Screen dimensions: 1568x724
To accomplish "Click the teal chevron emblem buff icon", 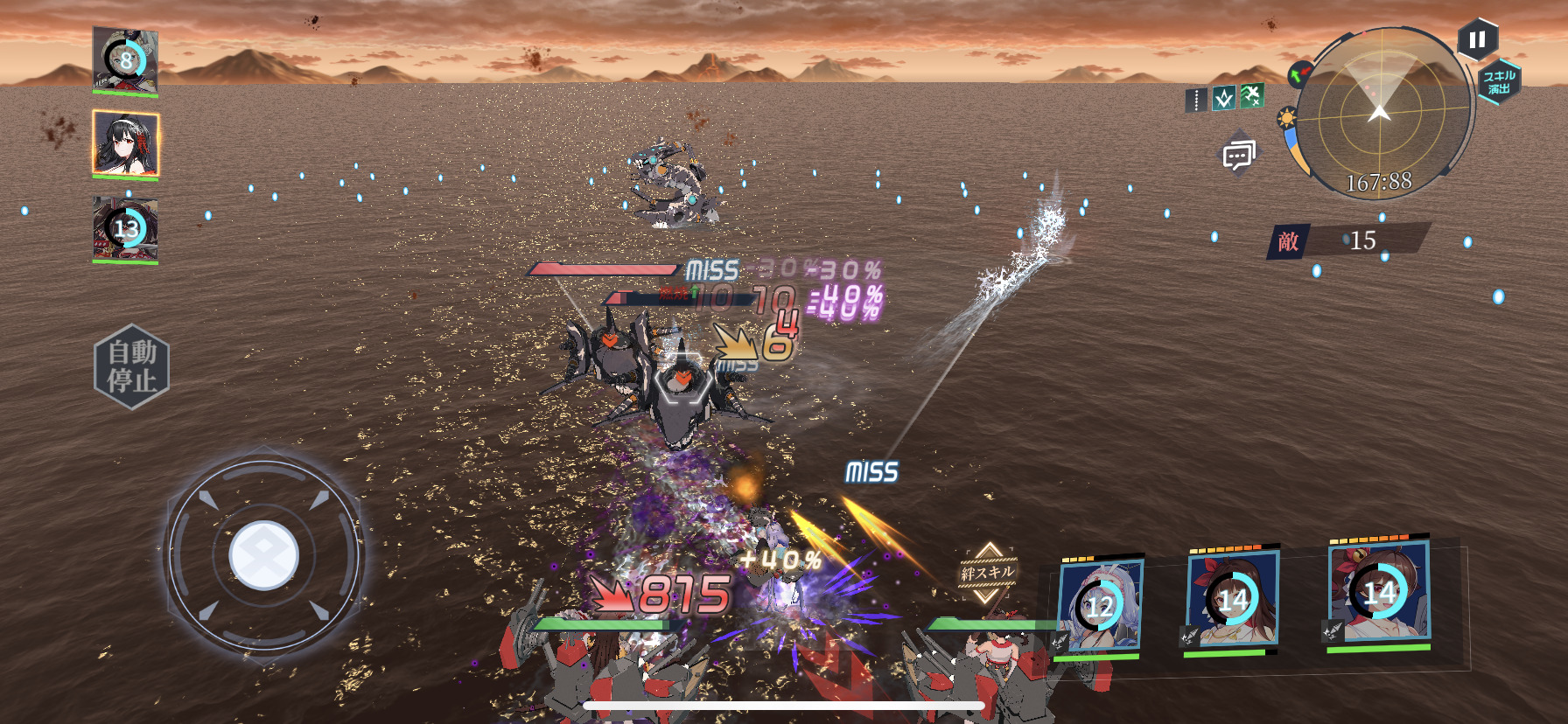I will [1224, 99].
